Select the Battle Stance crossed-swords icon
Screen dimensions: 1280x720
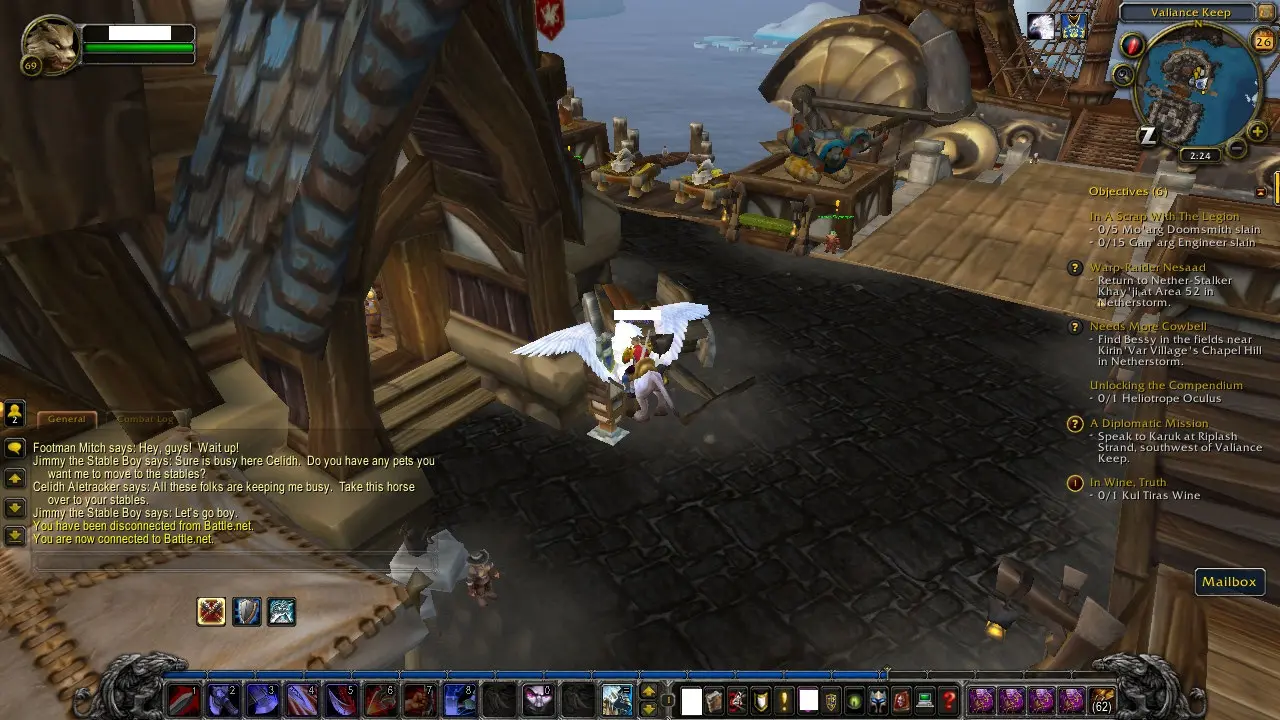211,611
